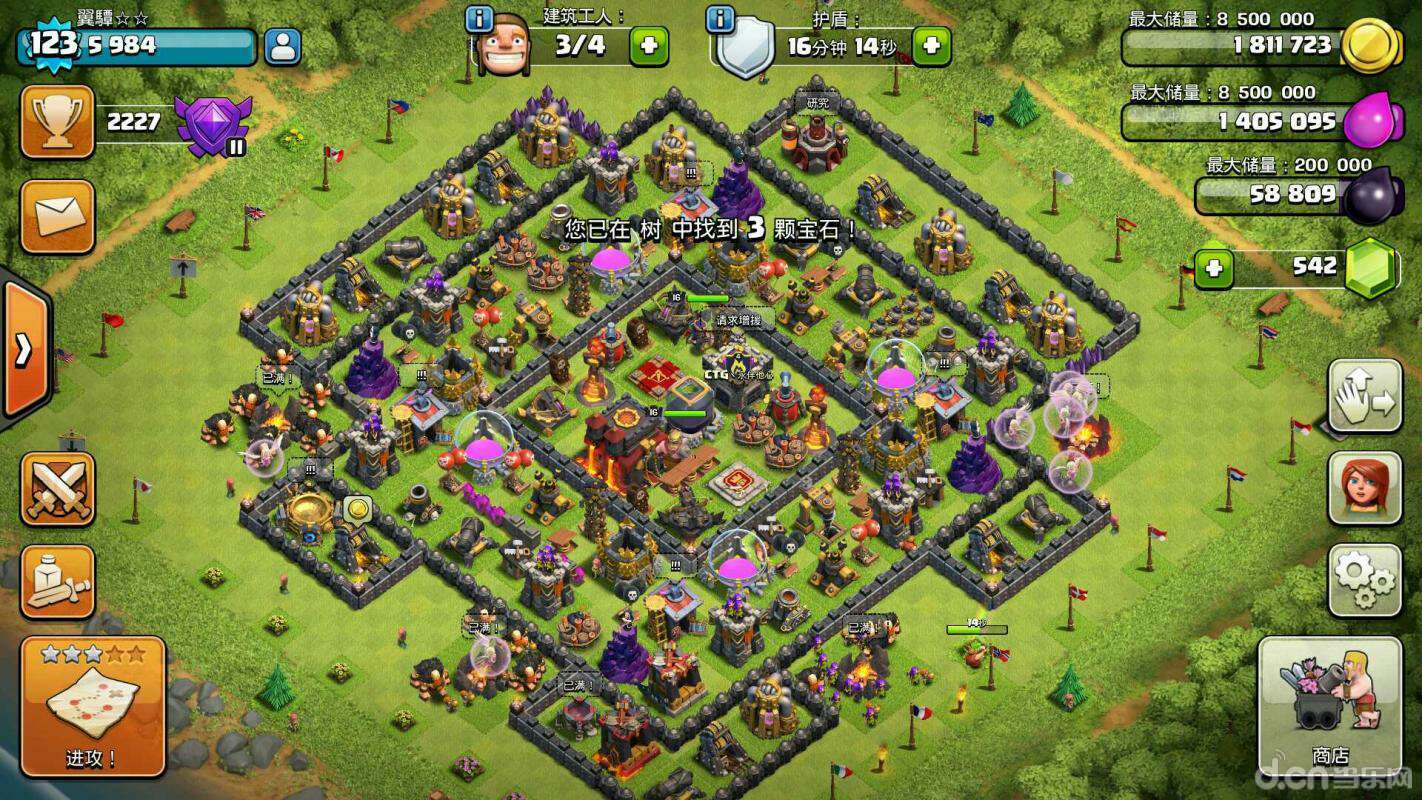Open the gear settings button

[x=1364, y=580]
